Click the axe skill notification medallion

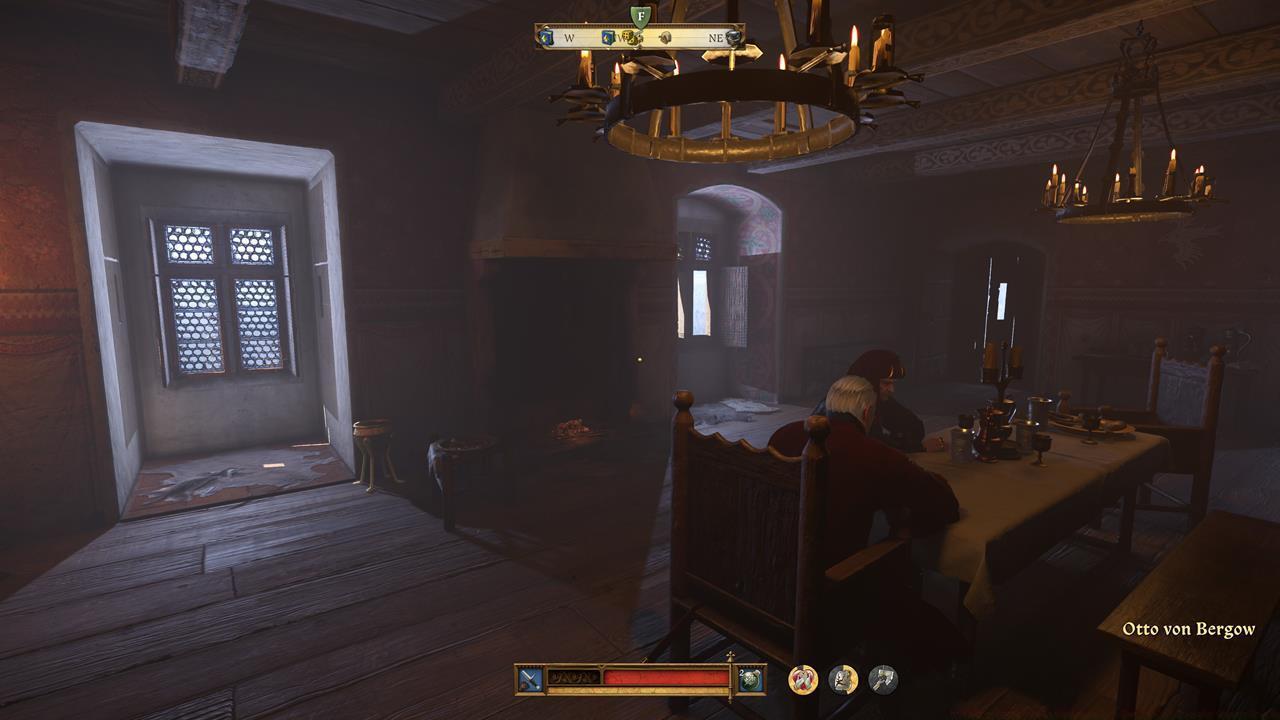pyautogui.click(x=881, y=677)
